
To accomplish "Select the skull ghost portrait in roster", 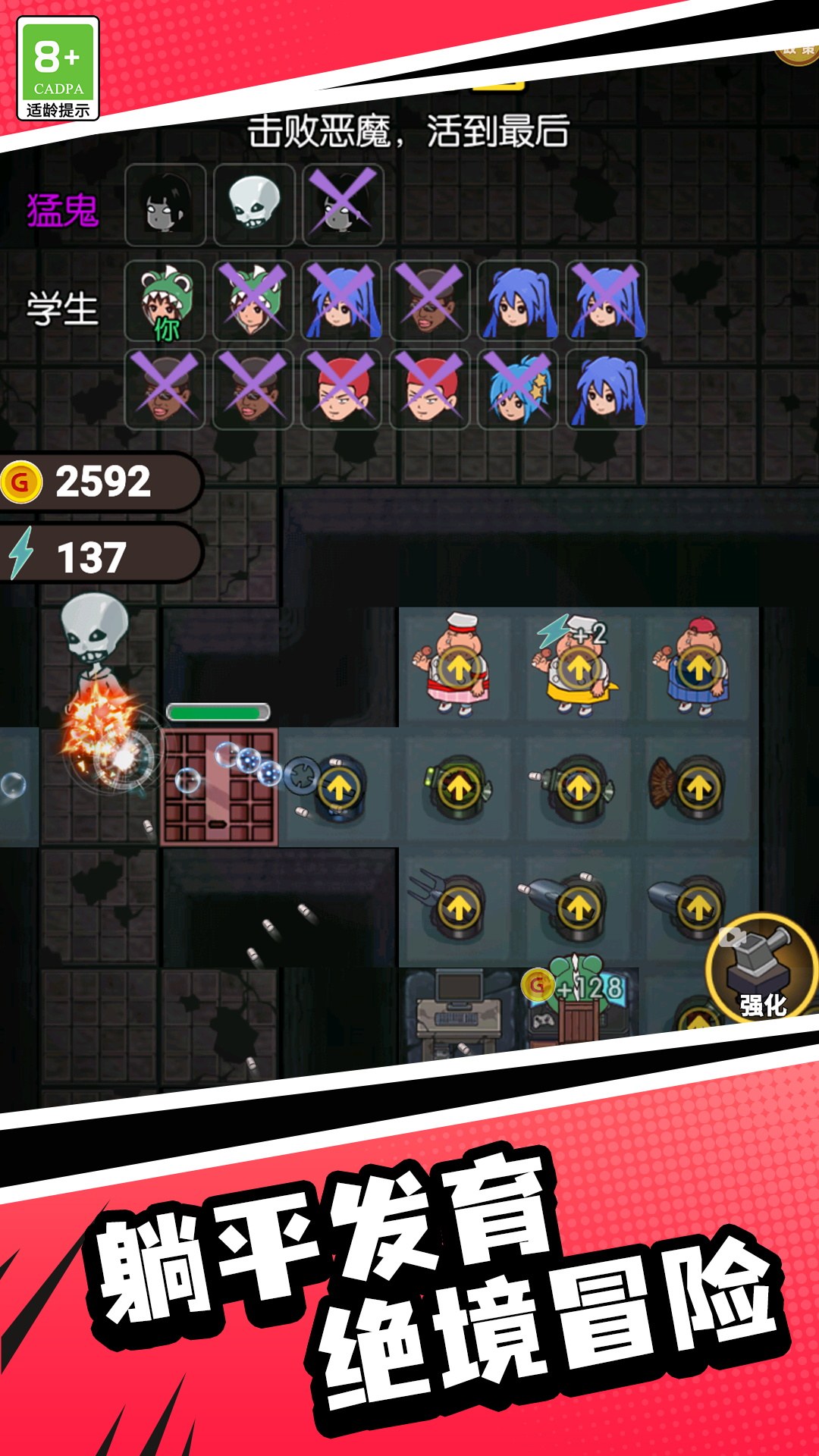I will pos(254,204).
